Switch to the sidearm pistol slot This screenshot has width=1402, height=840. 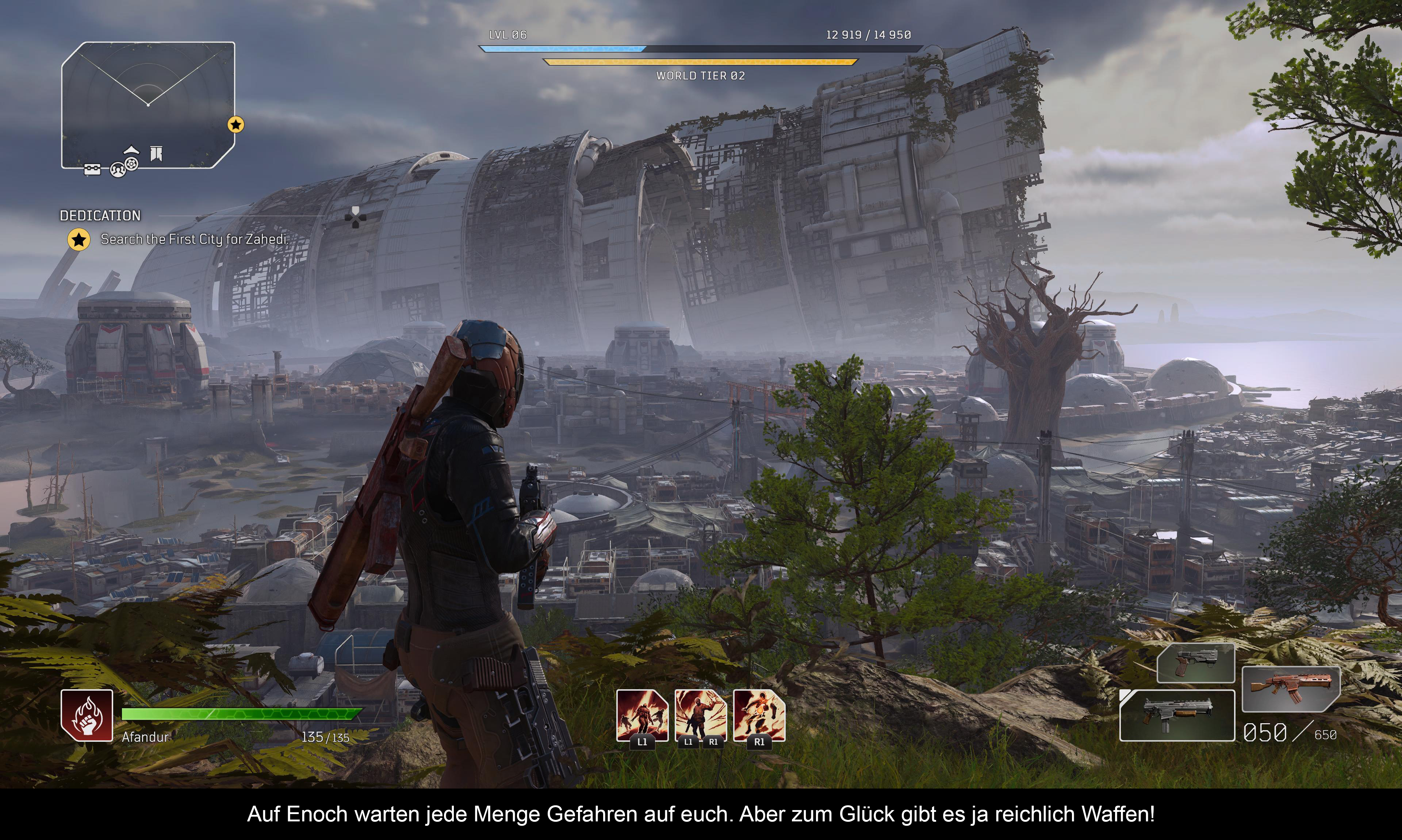click(x=1195, y=663)
